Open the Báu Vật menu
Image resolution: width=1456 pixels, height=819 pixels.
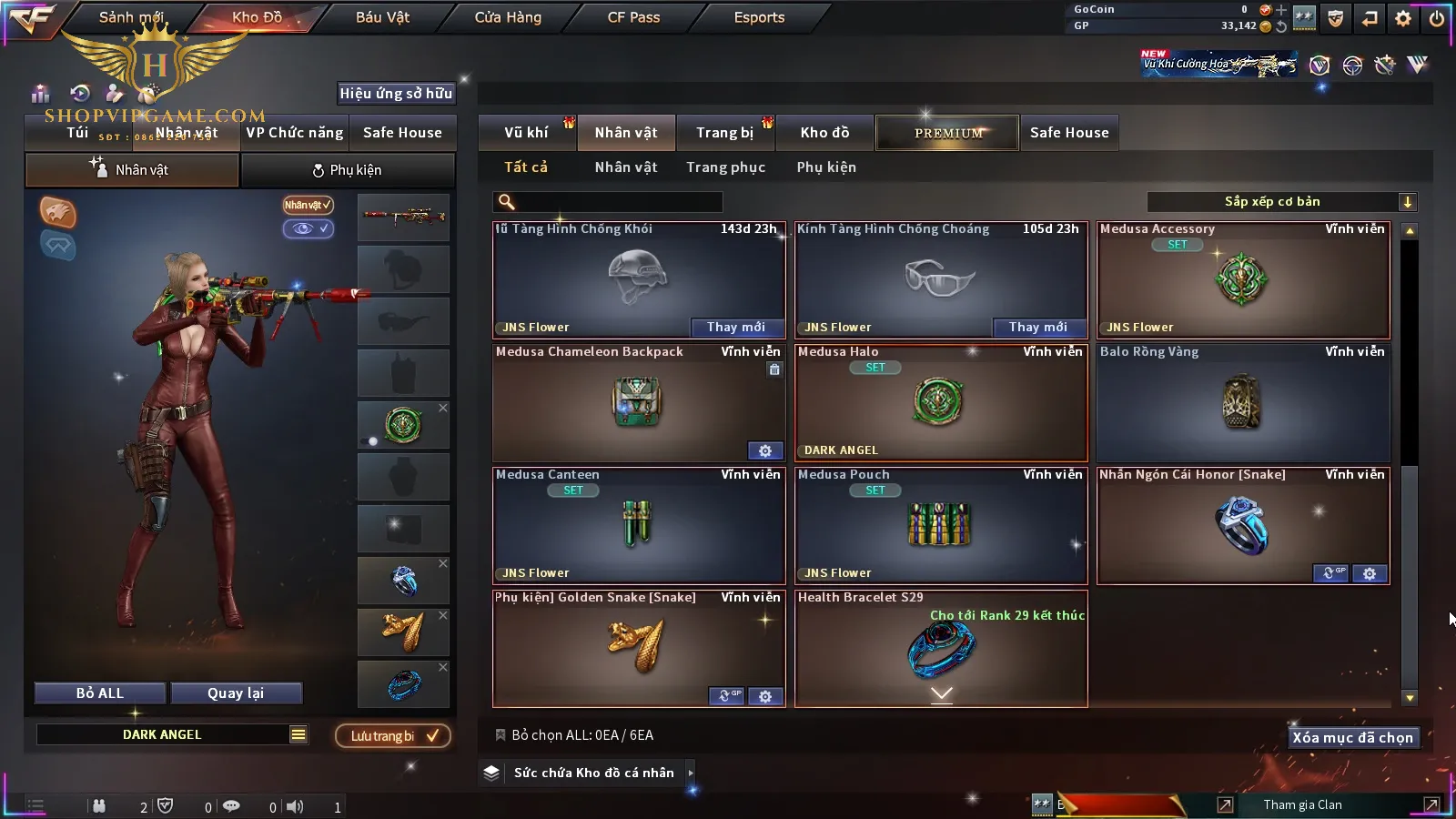coord(382,17)
